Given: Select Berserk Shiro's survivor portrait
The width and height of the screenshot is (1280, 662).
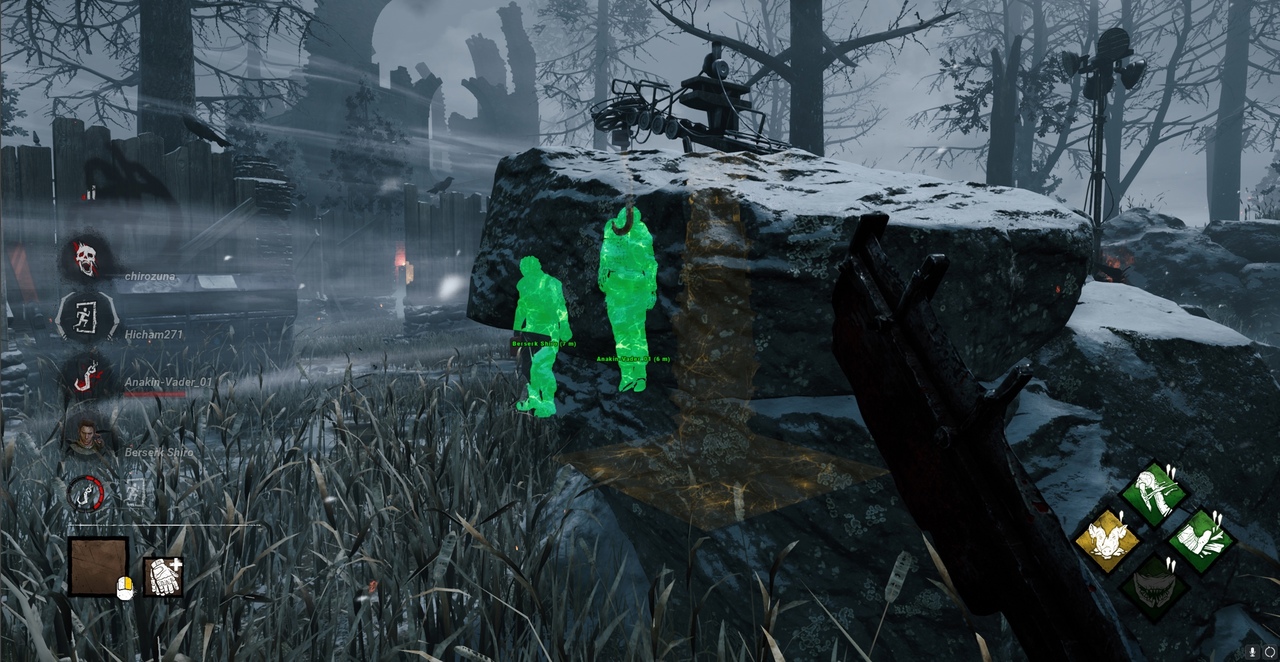Looking at the screenshot, I should click(x=87, y=436).
